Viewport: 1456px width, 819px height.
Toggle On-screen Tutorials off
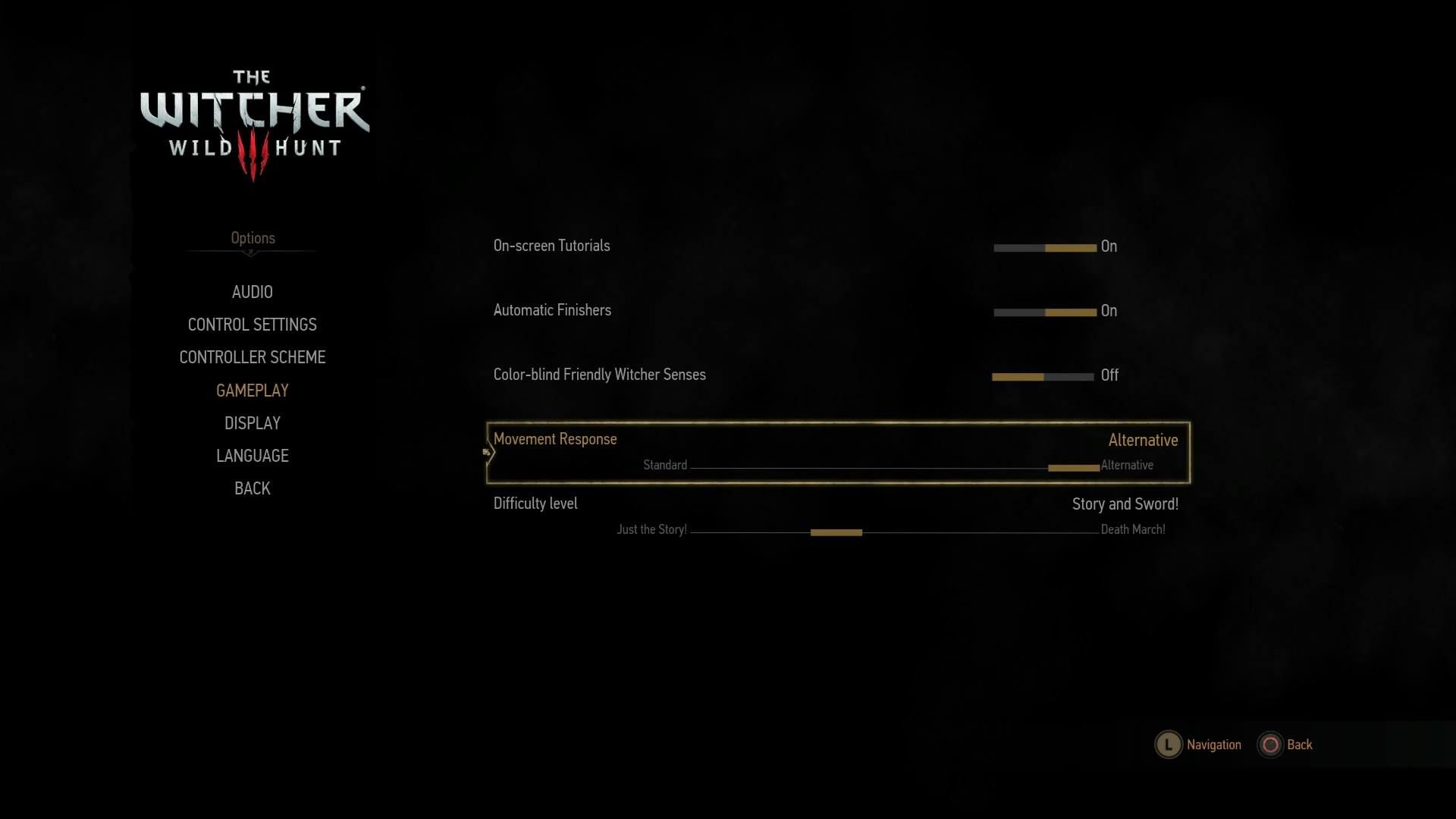[1019, 246]
